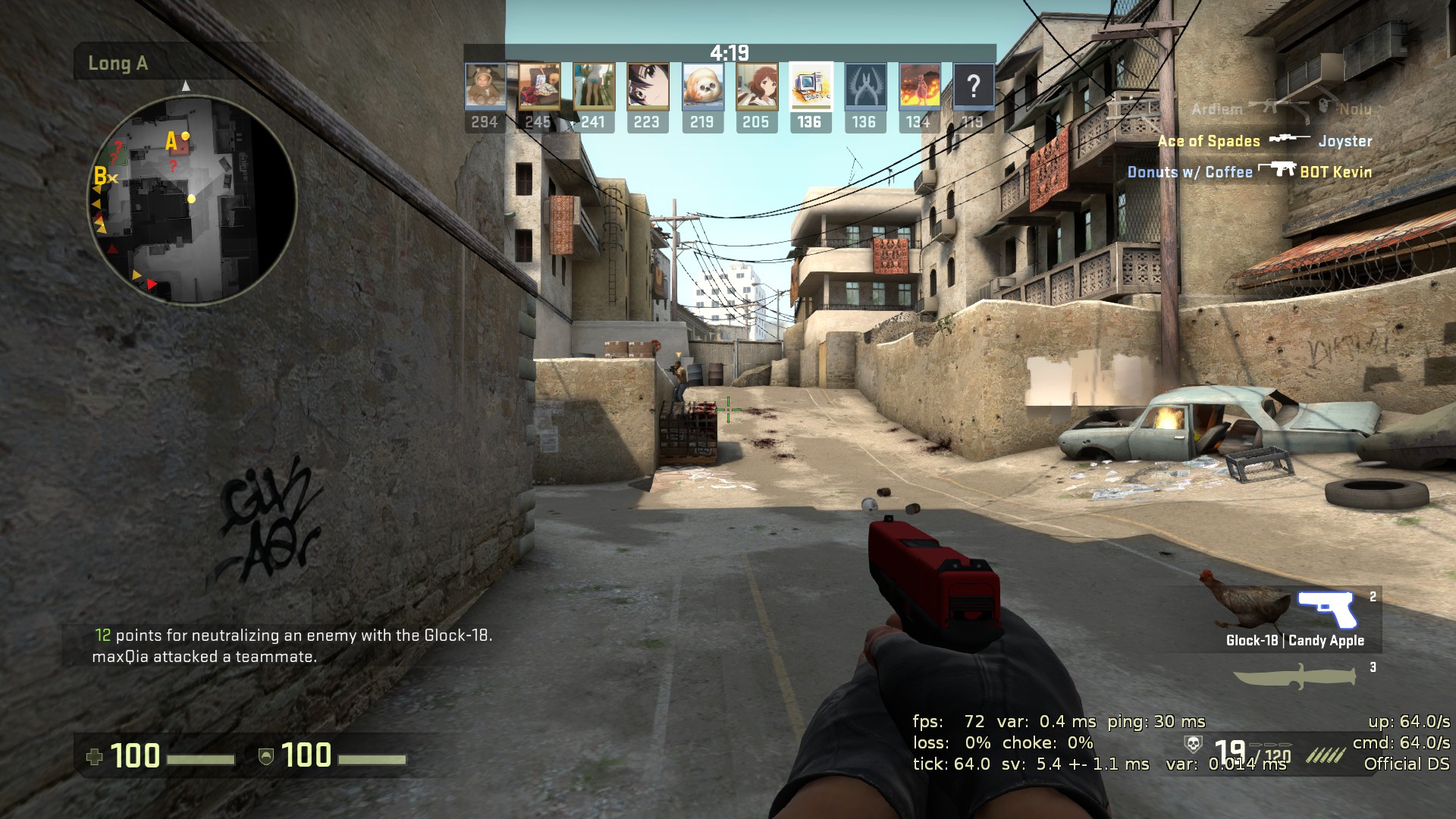Viewport: 1456px width, 819px height.
Task: Click the bombsite A marker on radar
Action: [172, 141]
